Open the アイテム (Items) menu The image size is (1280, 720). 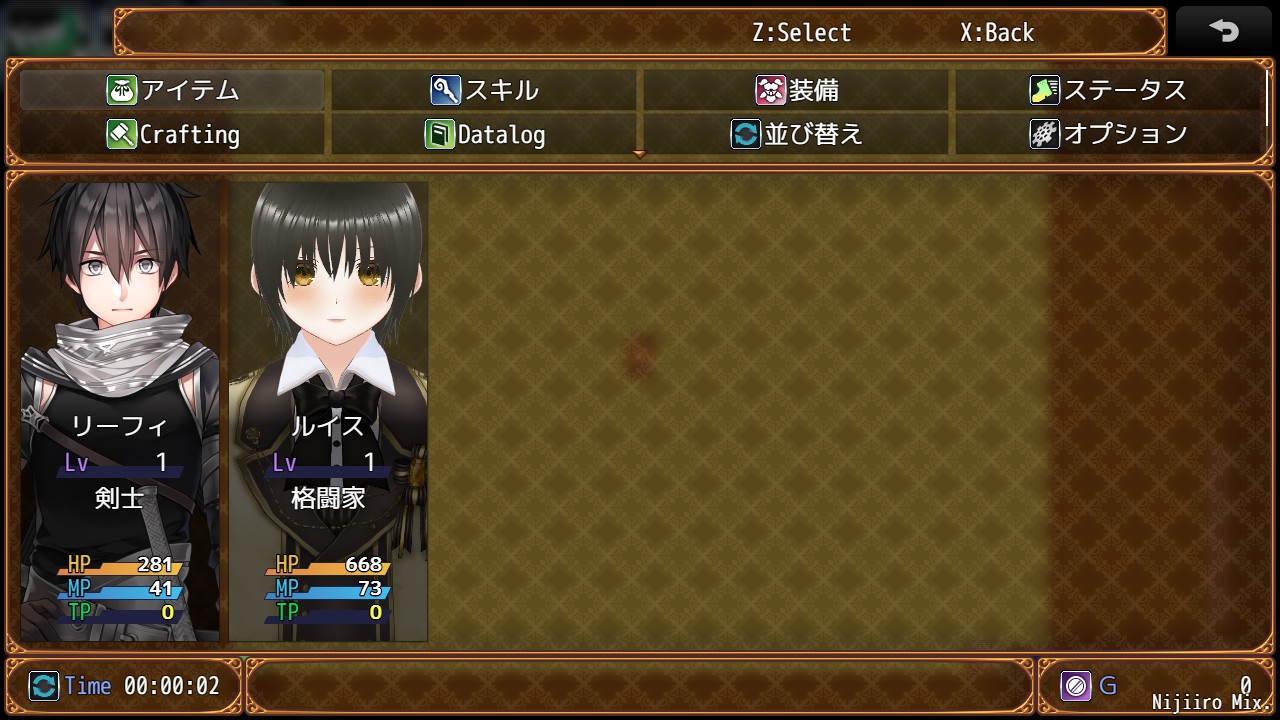tap(172, 90)
